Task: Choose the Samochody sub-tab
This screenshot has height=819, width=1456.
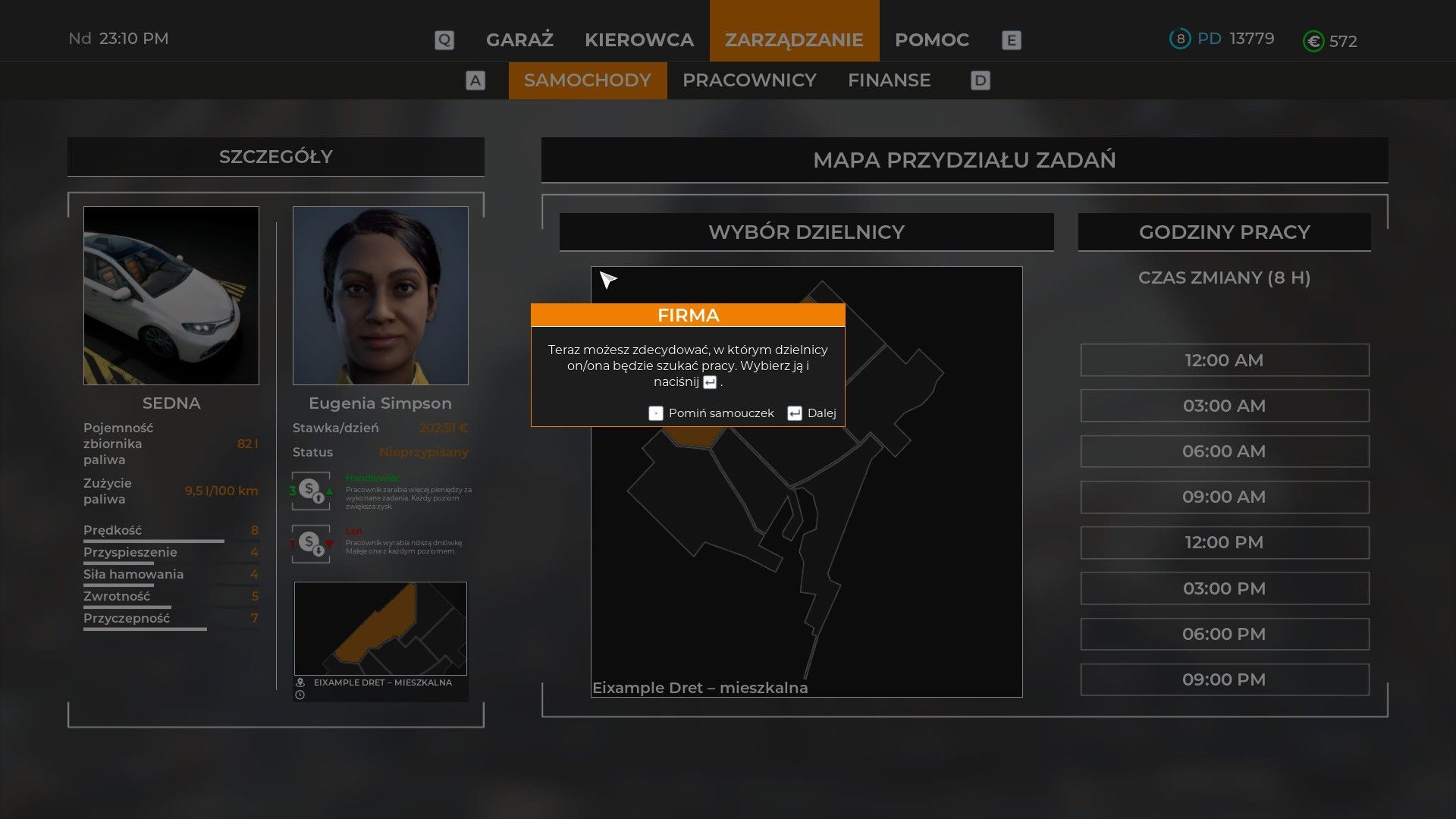Action: 587,80
